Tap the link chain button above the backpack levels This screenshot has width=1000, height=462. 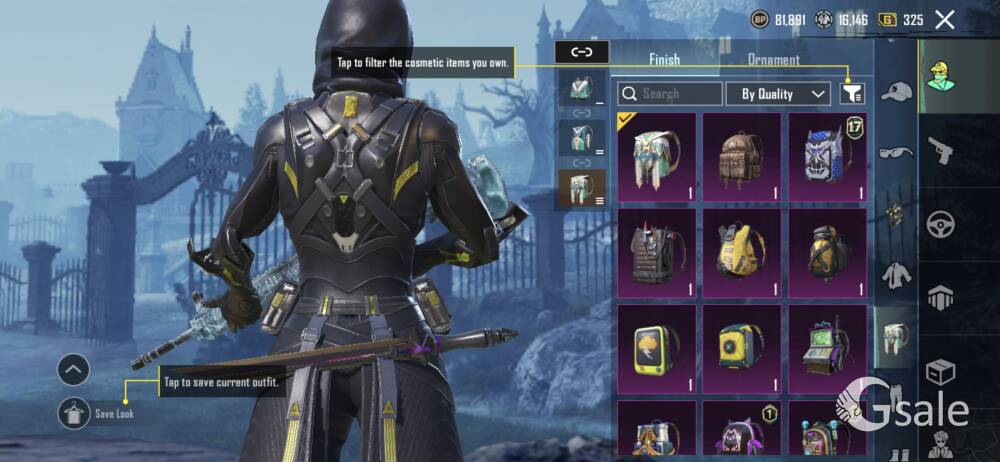point(582,51)
